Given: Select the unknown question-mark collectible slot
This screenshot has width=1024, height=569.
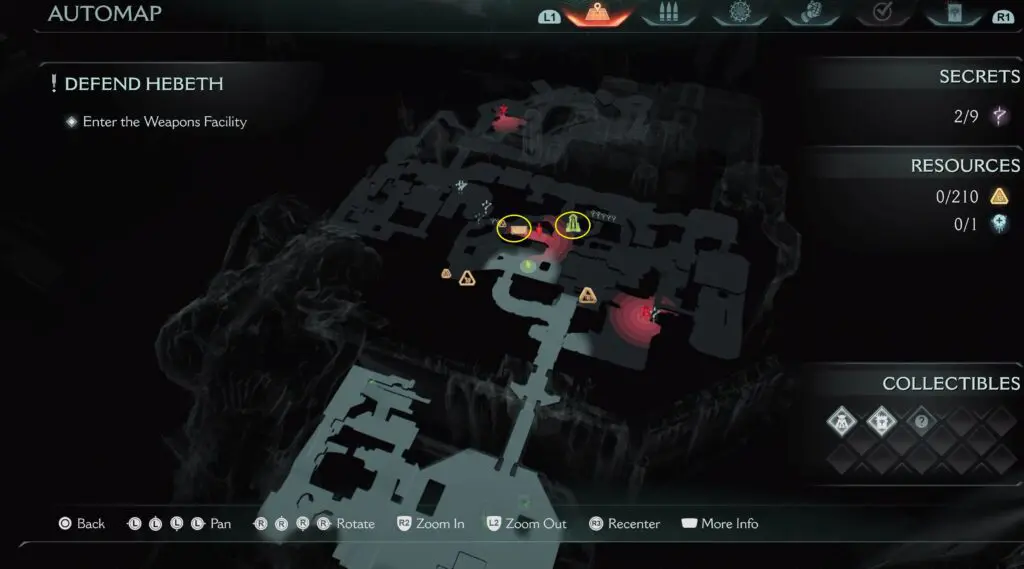Looking at the screenshot, I should [922, 422].
